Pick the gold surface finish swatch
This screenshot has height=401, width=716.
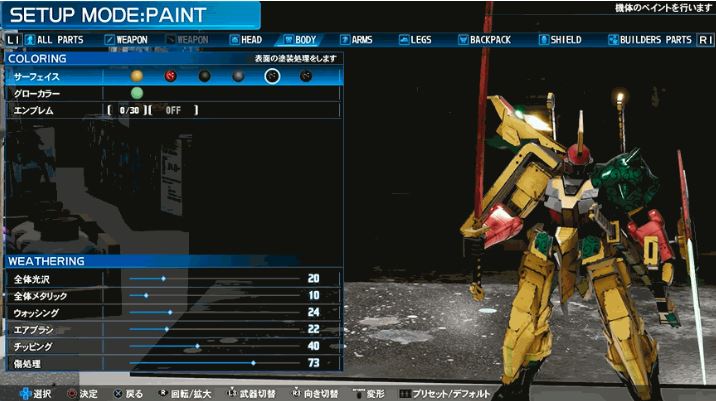click(x=137, y=76)
